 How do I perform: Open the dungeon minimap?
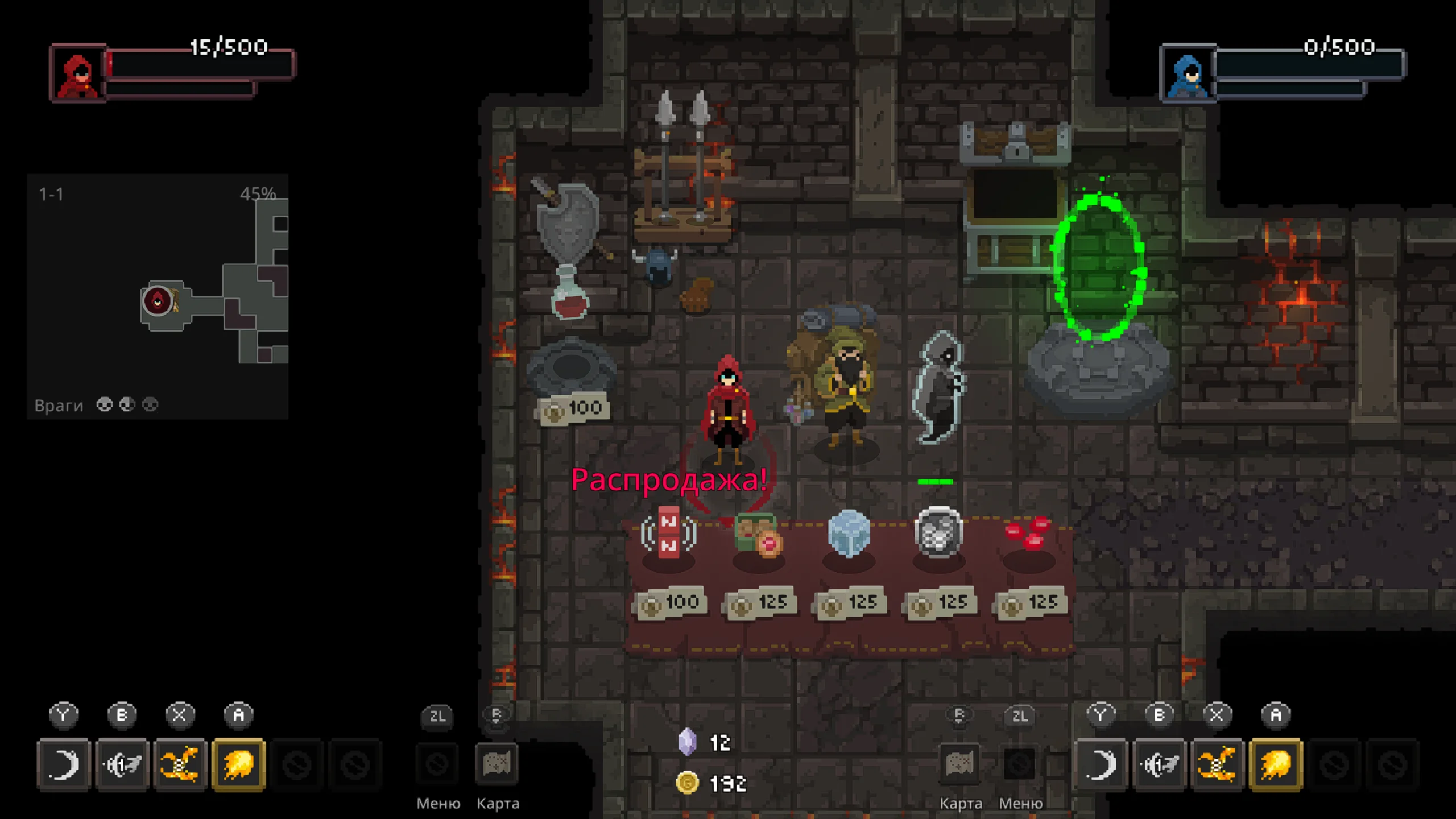158,296
